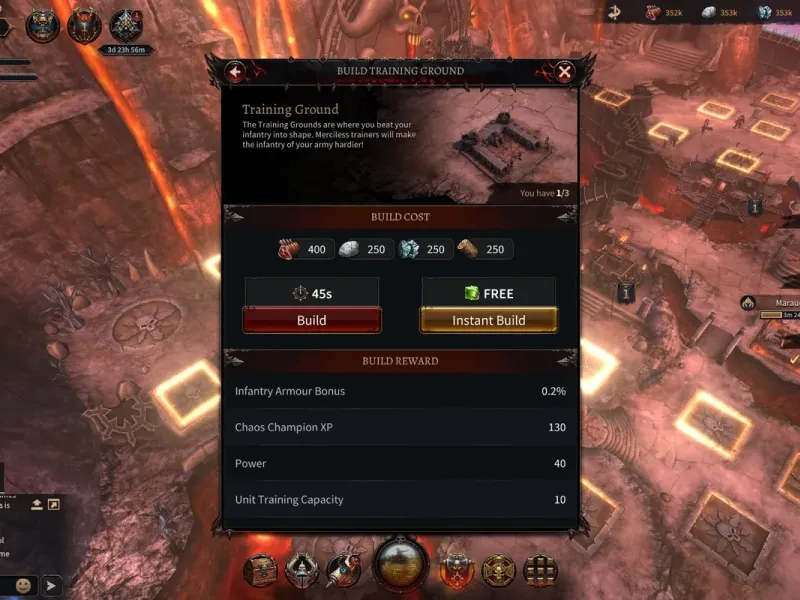Open the grid menu icon in bottom bar
Image resolution: width=800 pixels, height=600 pixels.
pos(540,570)
